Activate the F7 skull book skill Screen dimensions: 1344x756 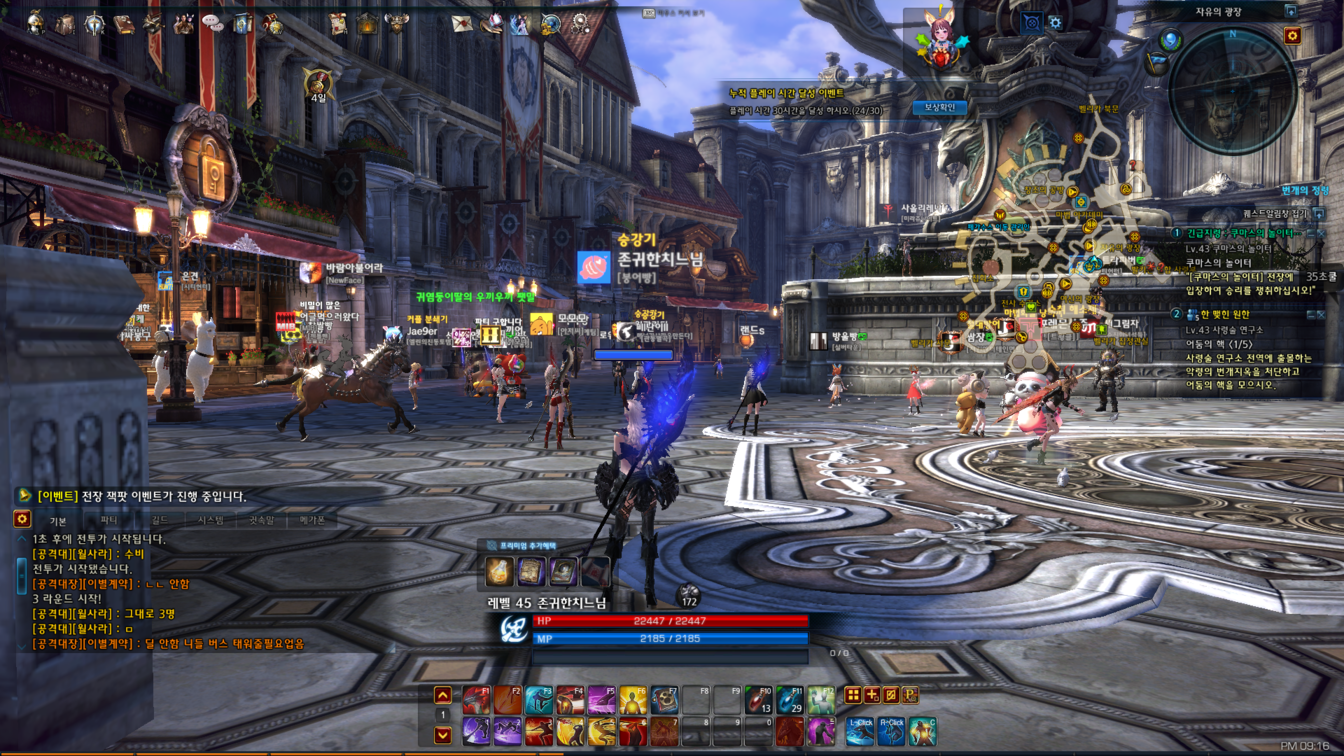(664, 700)
